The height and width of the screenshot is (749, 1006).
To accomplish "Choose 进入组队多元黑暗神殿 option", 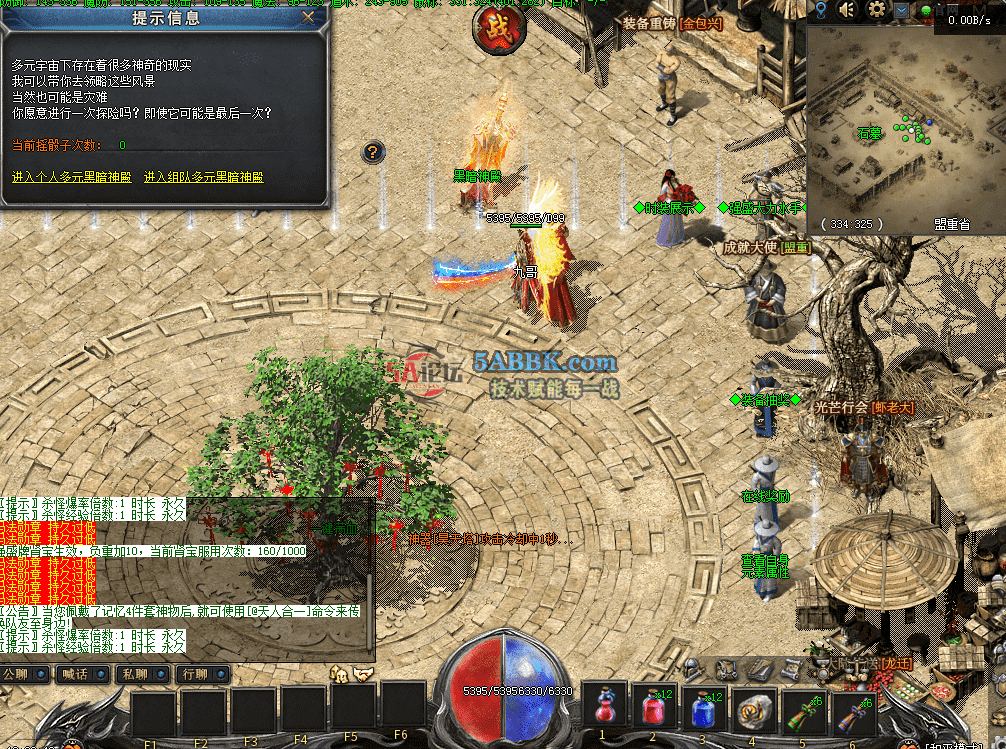I will click(203, 177).
